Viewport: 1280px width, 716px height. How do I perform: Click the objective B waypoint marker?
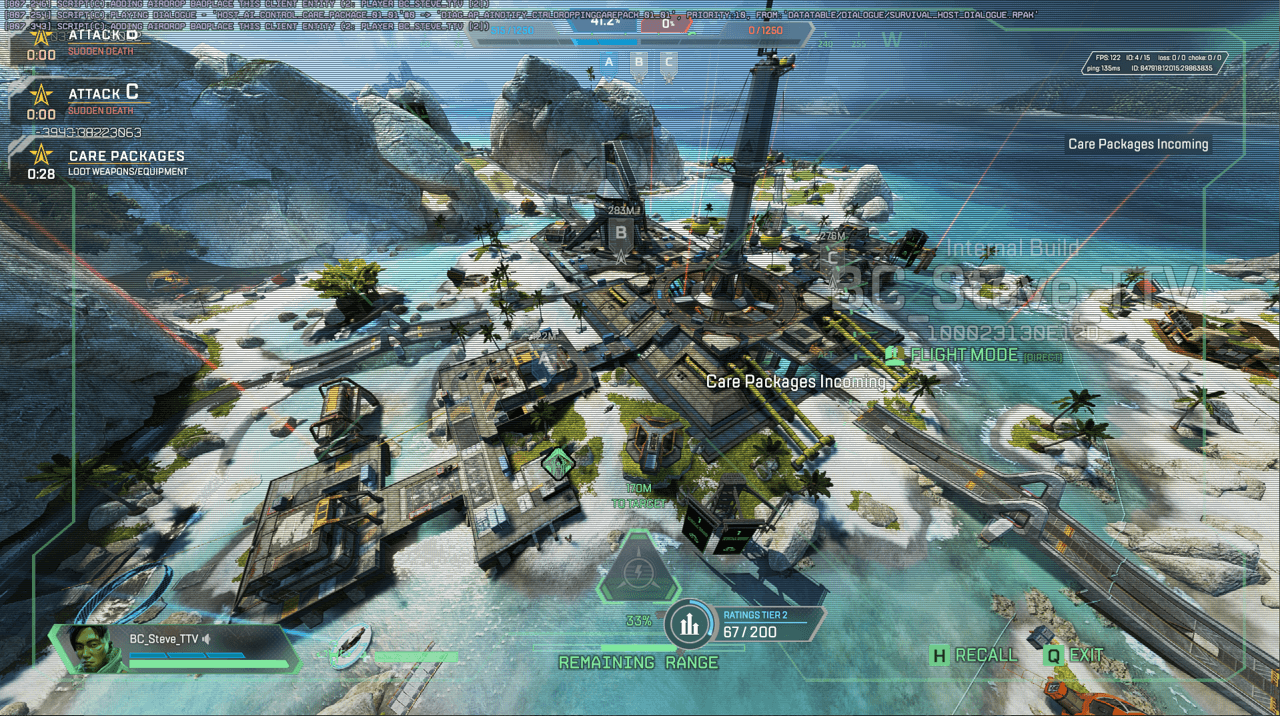(x=621, y=234)
